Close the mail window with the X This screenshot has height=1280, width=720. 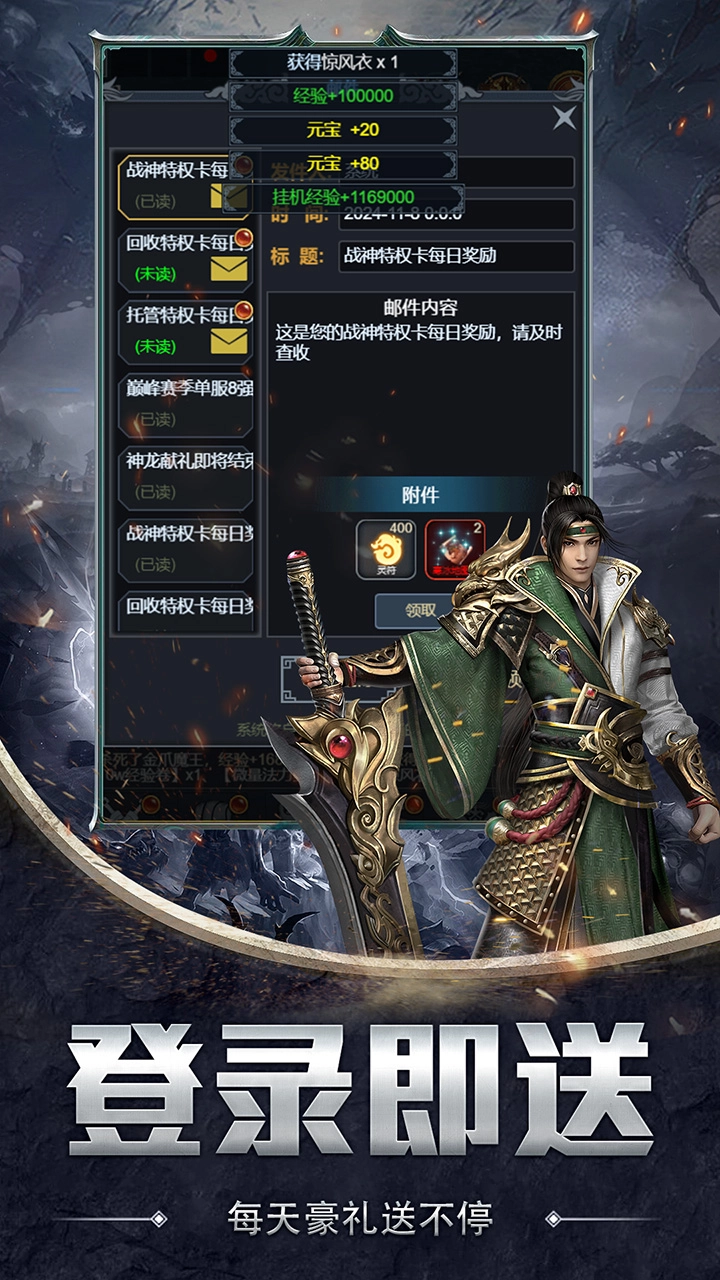[x=565, y=118]
